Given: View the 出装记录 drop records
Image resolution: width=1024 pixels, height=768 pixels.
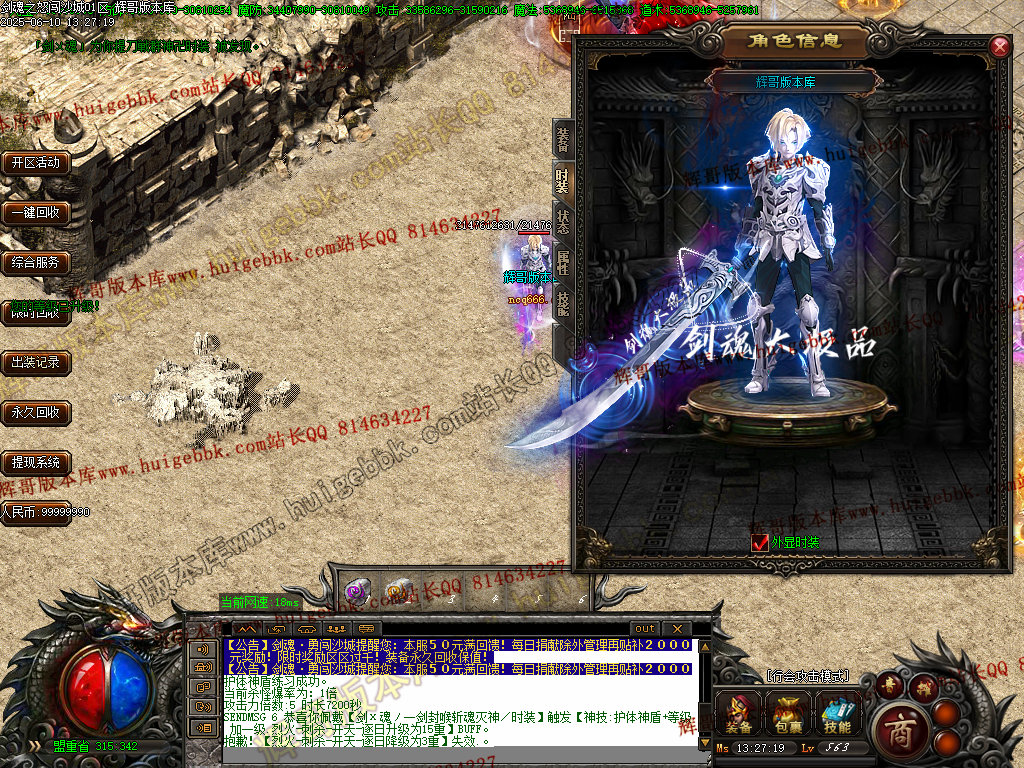Looking at the screenshot, I should [36, 363].
